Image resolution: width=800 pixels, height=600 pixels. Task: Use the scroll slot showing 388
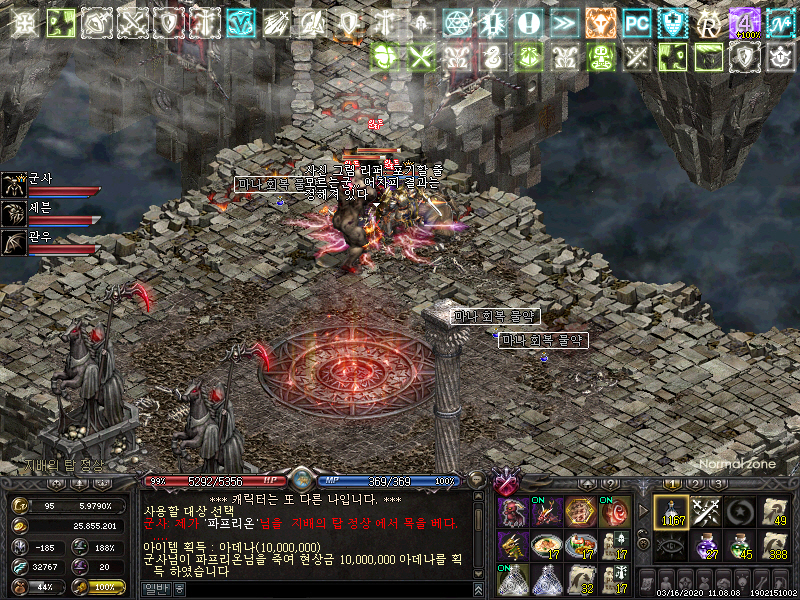point(773,546)
